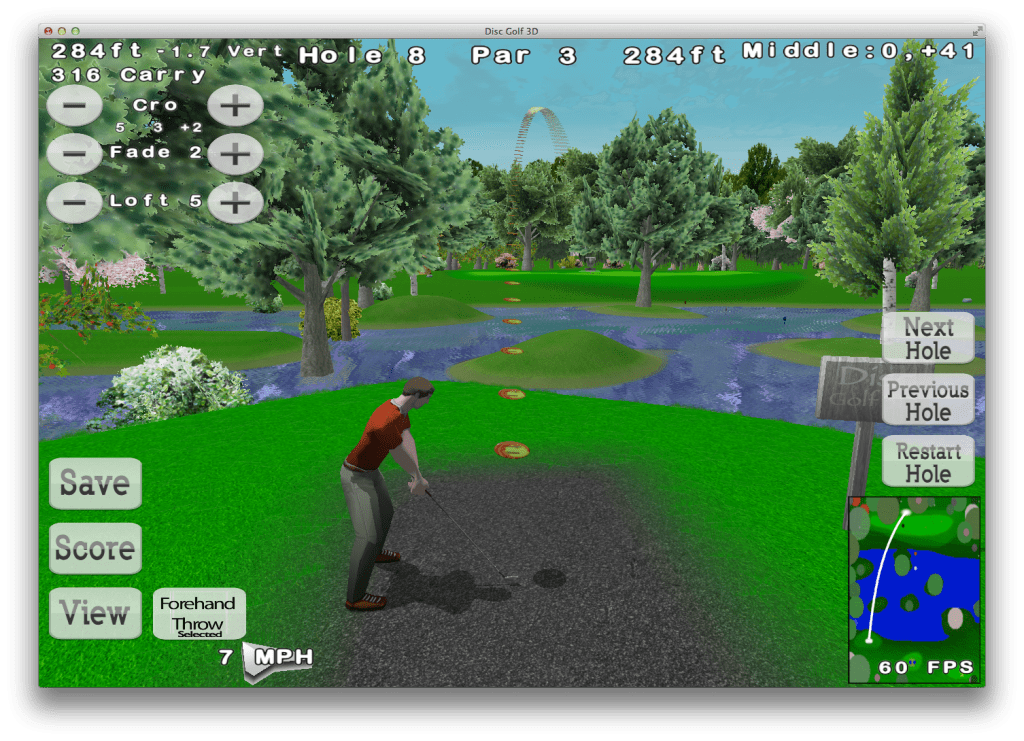Lower the Loft setting
Image resolution: width=1024 pixels, height=741 pixels.
[x=74, y=202]
